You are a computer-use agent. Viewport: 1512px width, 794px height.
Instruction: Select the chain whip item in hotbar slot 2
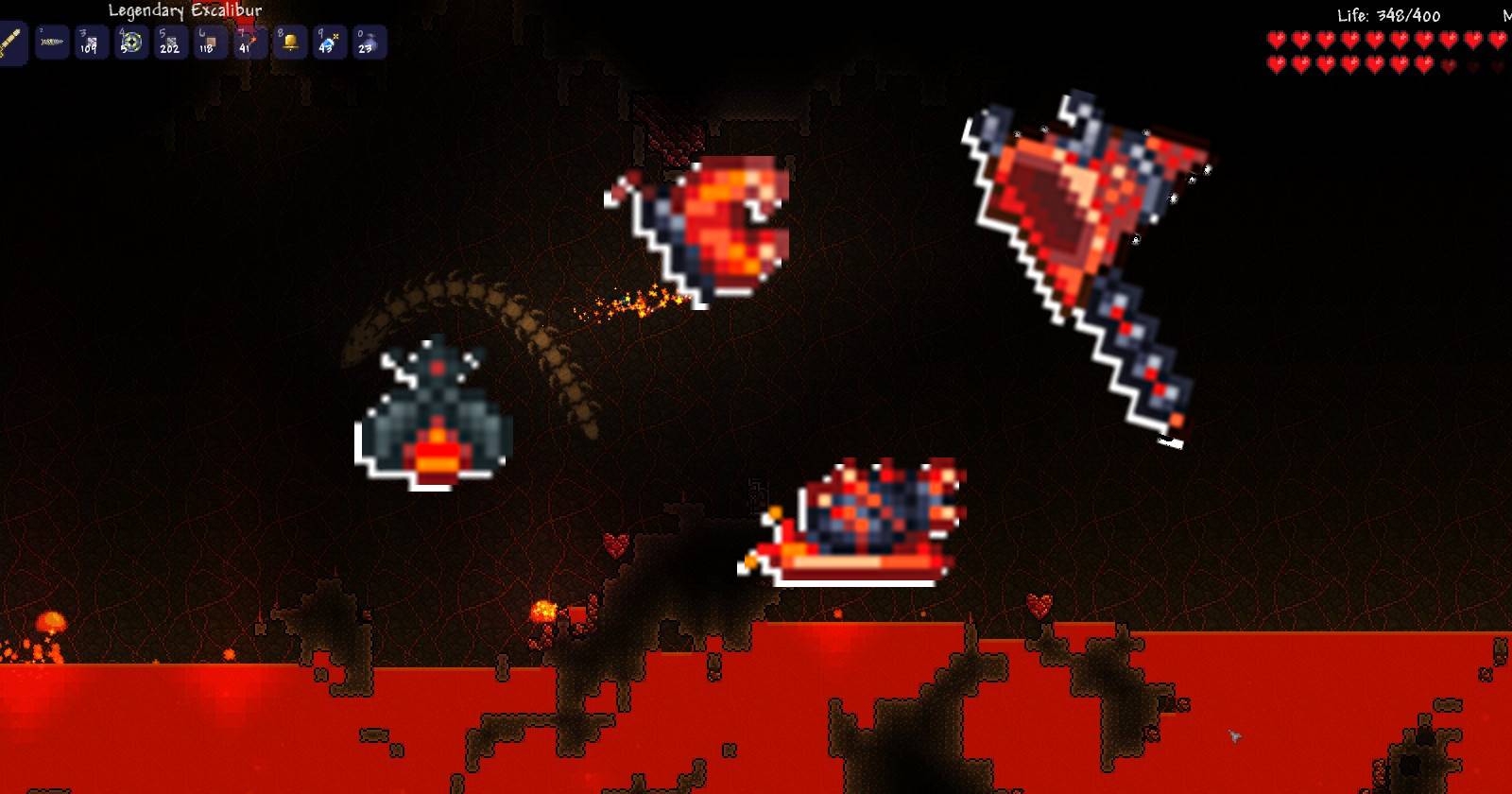[54, 43]
